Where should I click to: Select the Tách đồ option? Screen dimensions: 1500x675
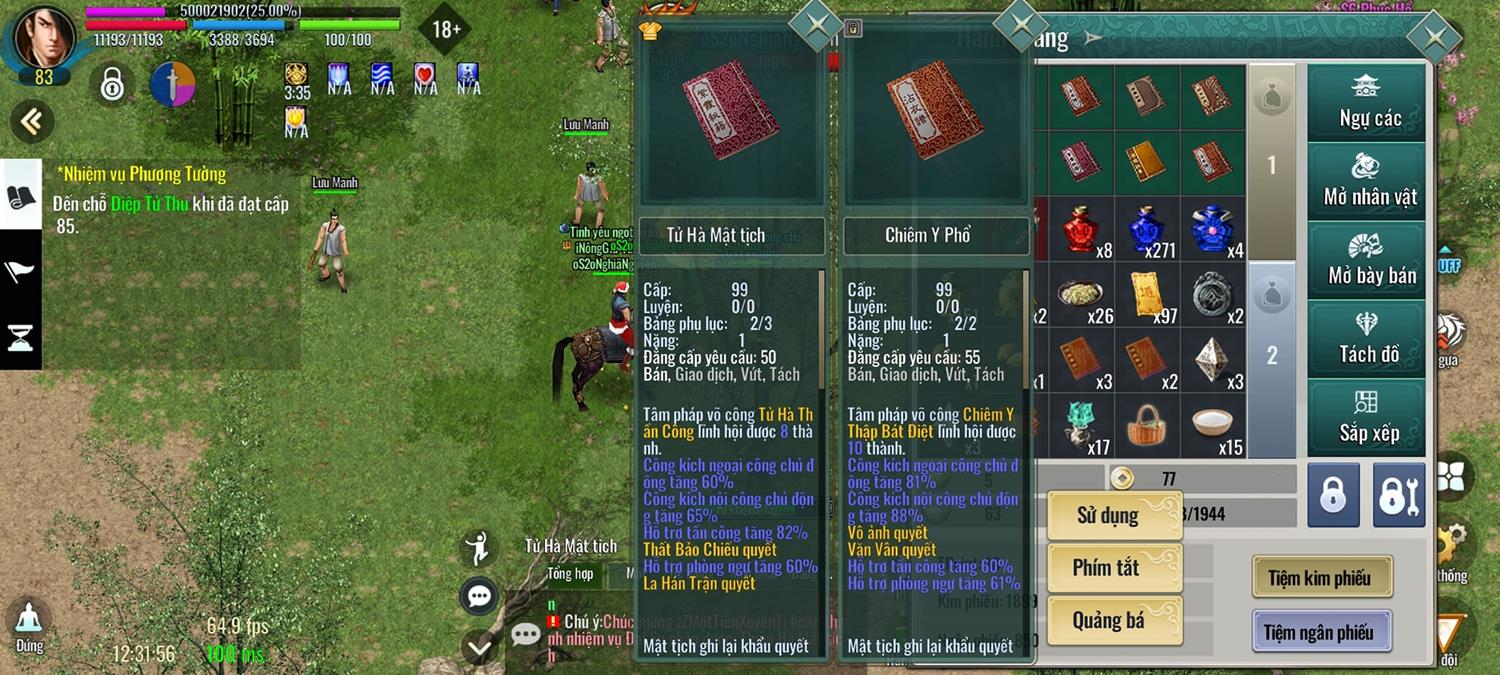[1367, 339]
